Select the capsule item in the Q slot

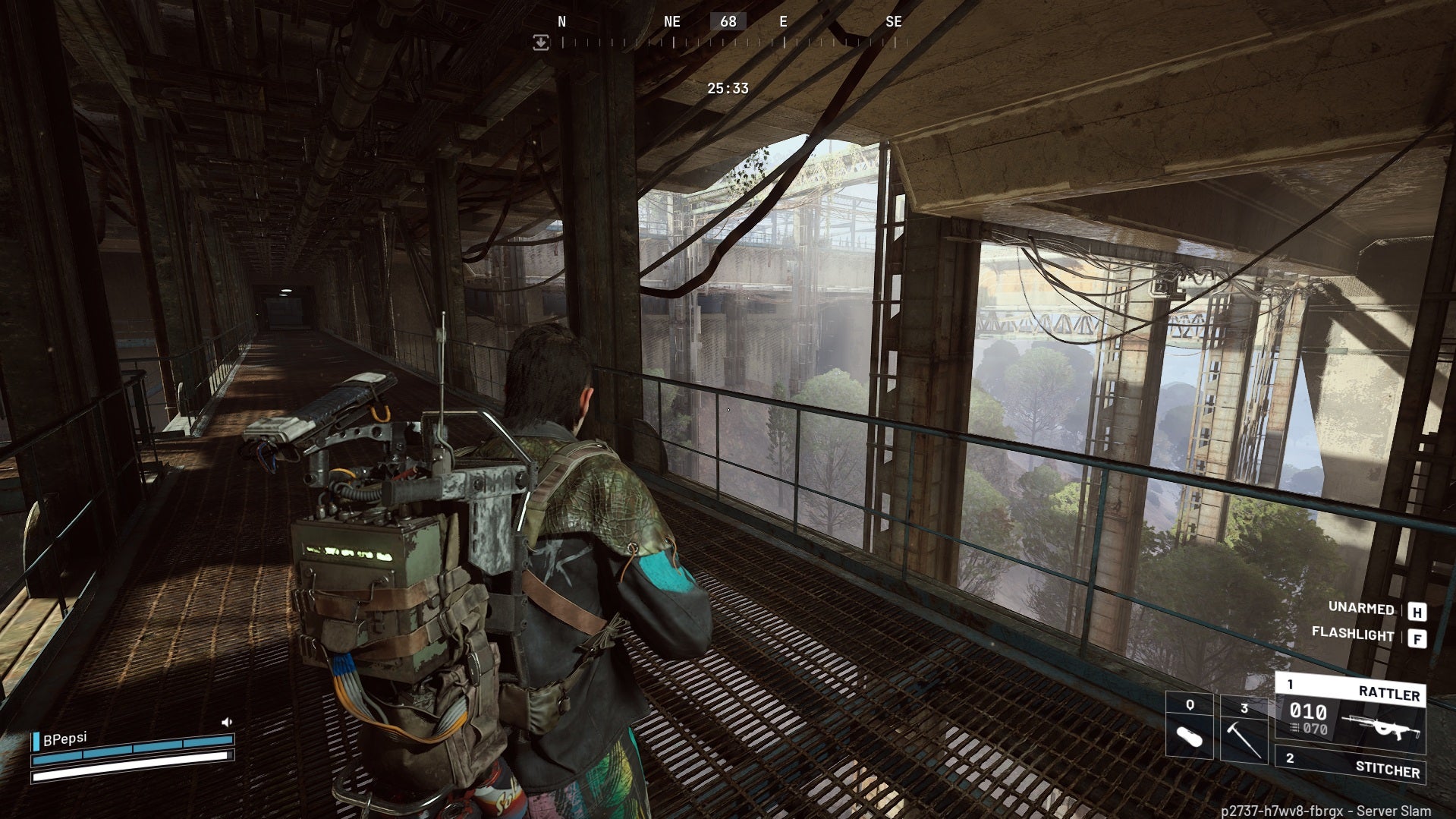click(1189, 727)
